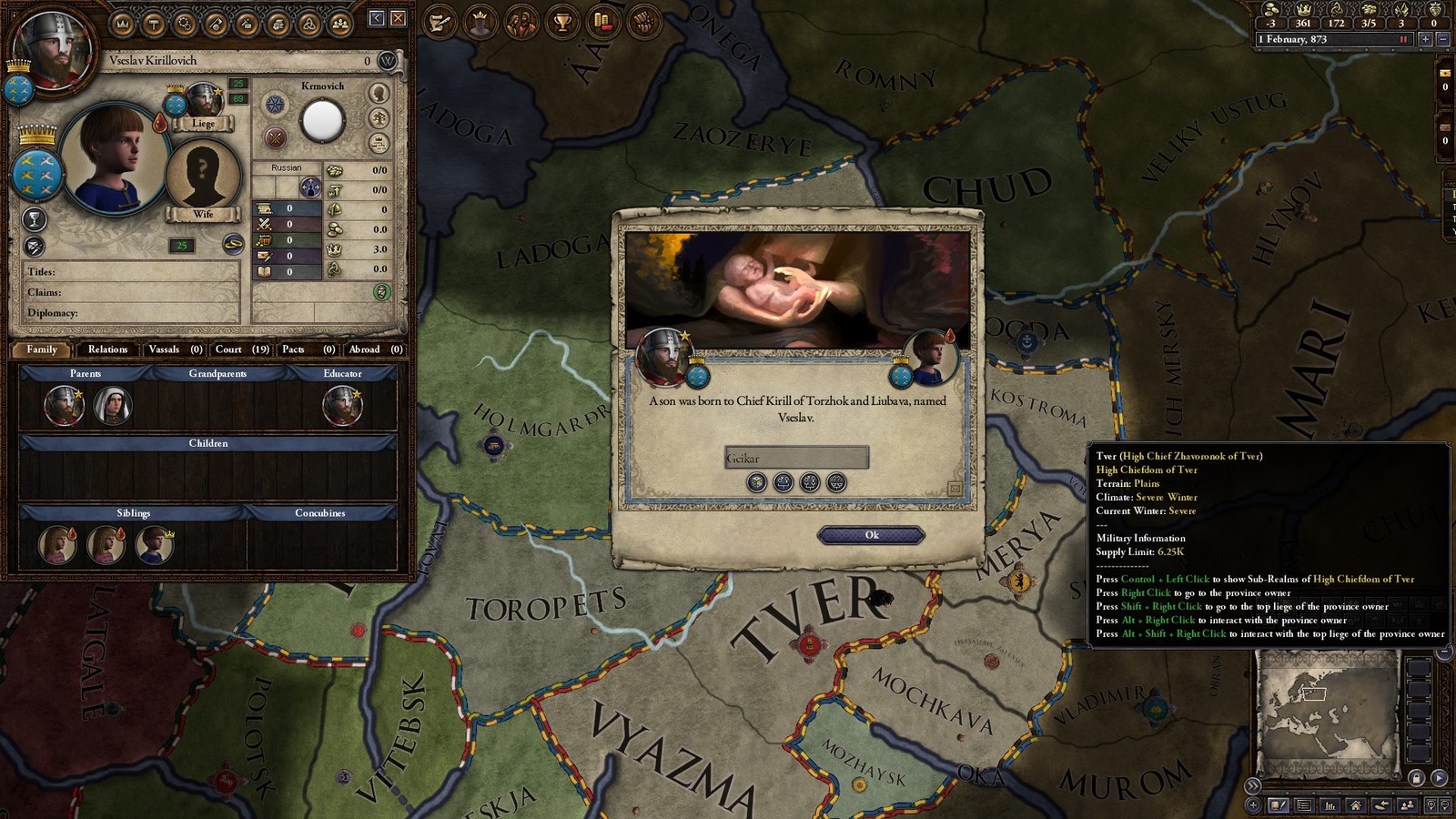Open the Educator's portrait
1456x819 pixels.
343,406
